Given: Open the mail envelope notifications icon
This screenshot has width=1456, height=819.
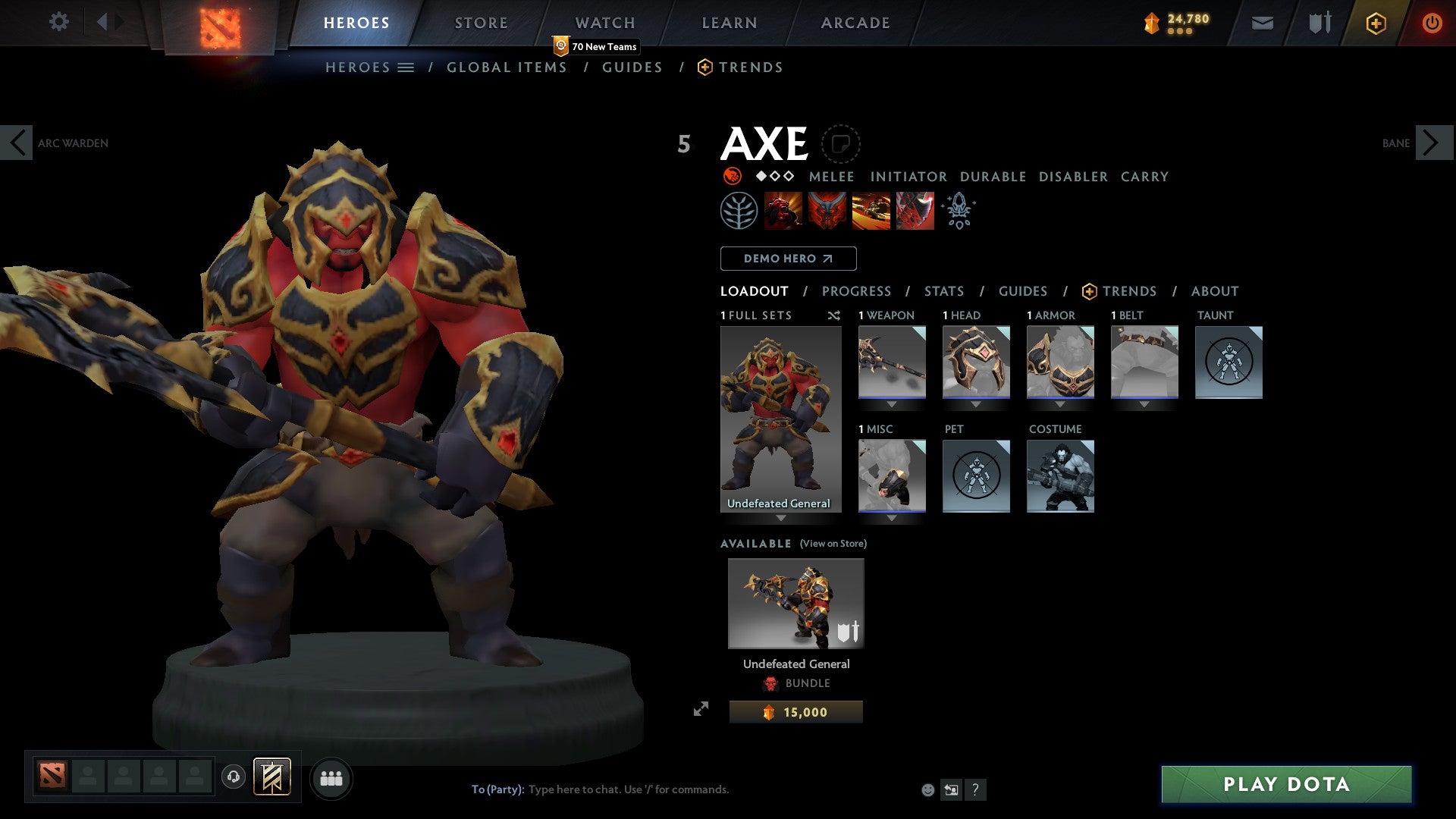Looking at the screenshot, I should [1262, 23].
